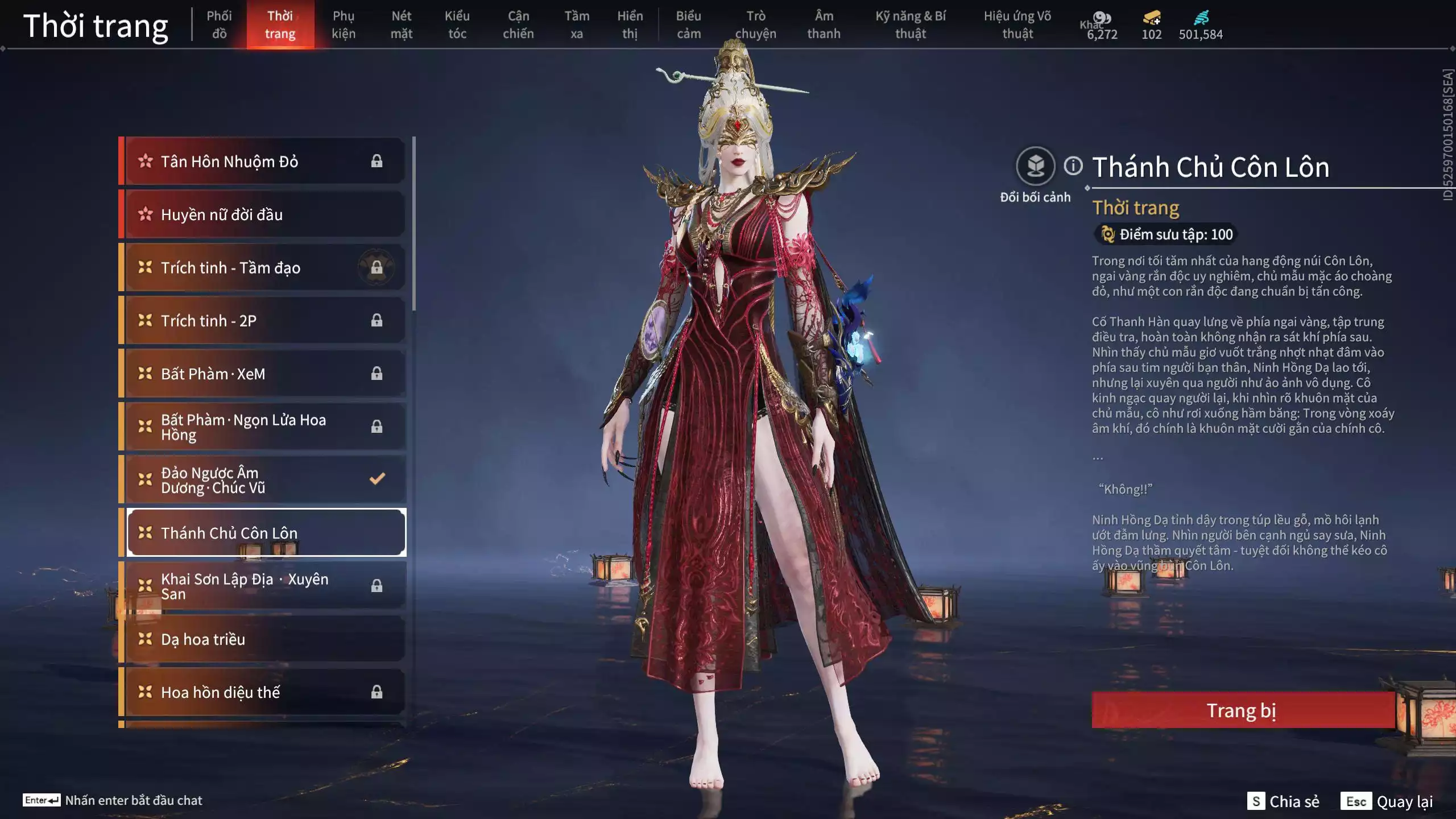Open the Phụ kiện tab
The height and width of the screenshot is (819, 1456).
point(344,24)
